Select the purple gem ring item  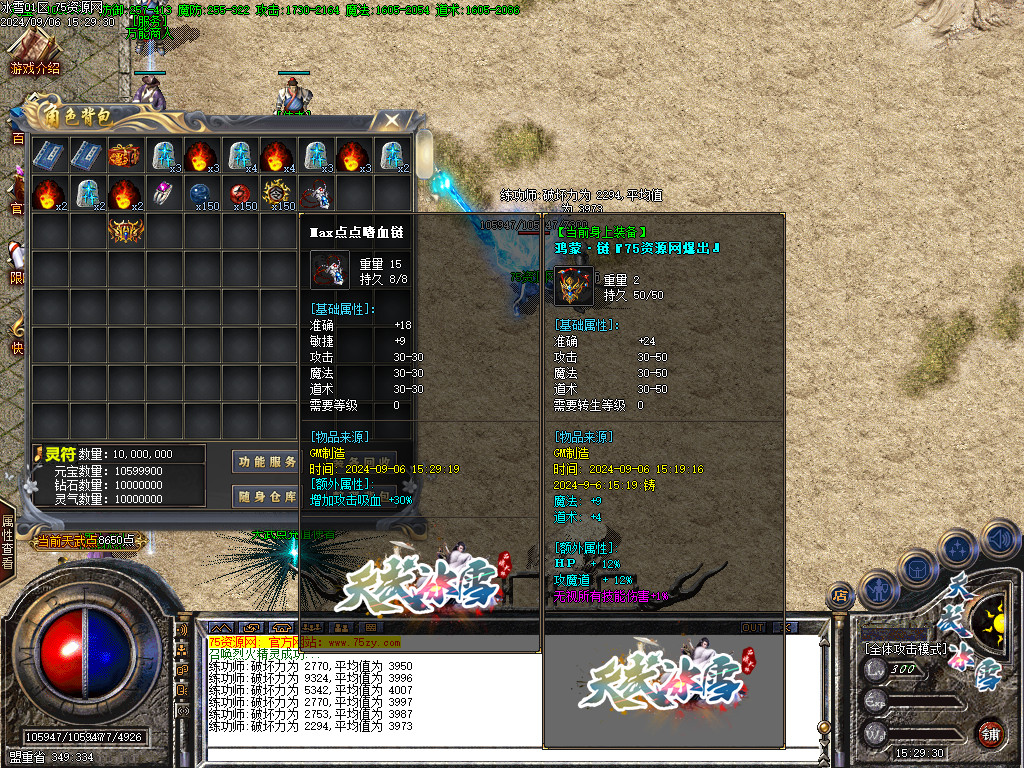(x=163, y=193)
